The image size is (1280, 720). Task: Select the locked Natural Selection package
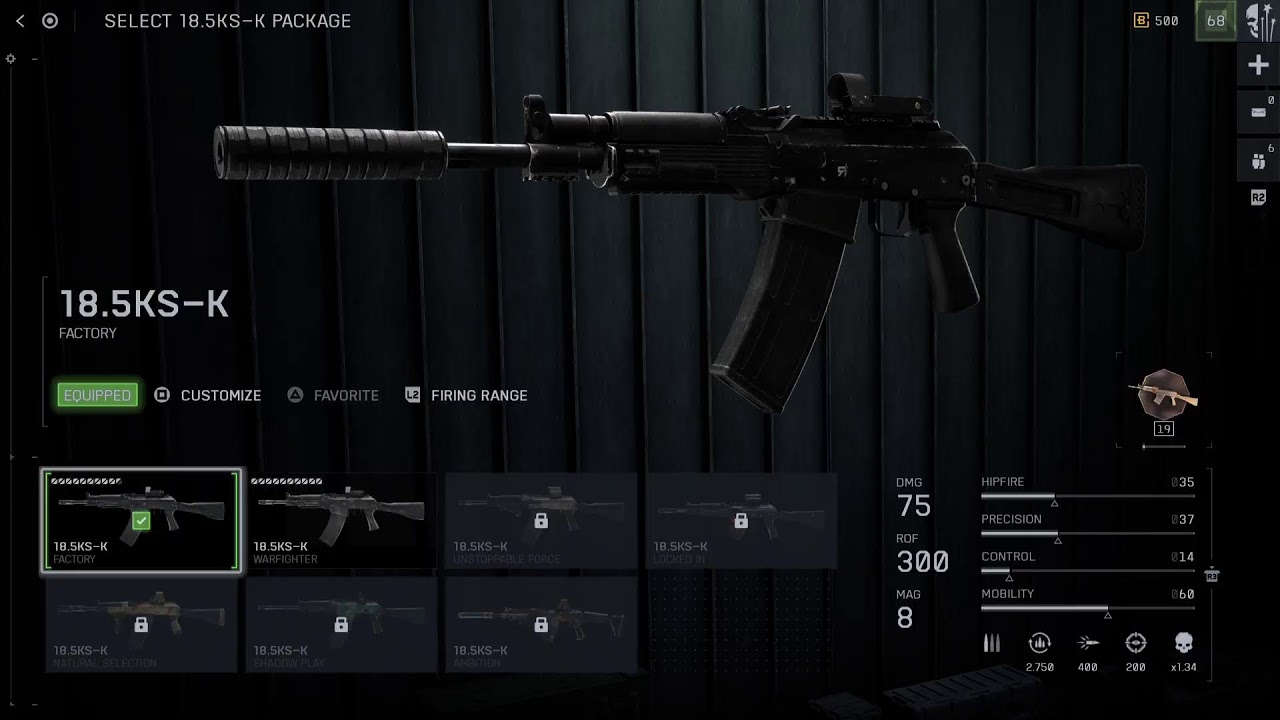(x=141, y=624)
